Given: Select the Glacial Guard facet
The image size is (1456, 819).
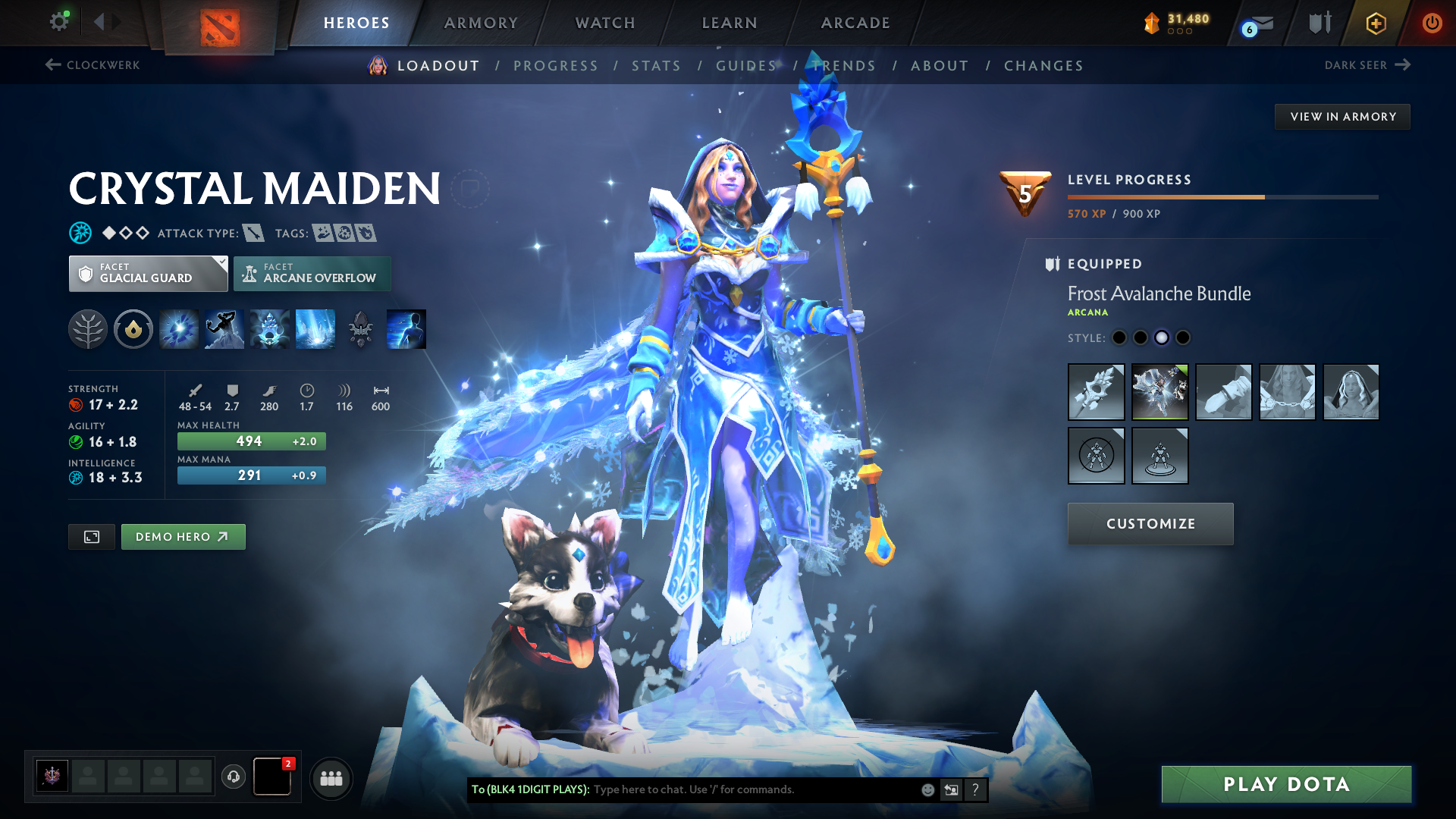Looking at the screenshot, I should (148, 274).
